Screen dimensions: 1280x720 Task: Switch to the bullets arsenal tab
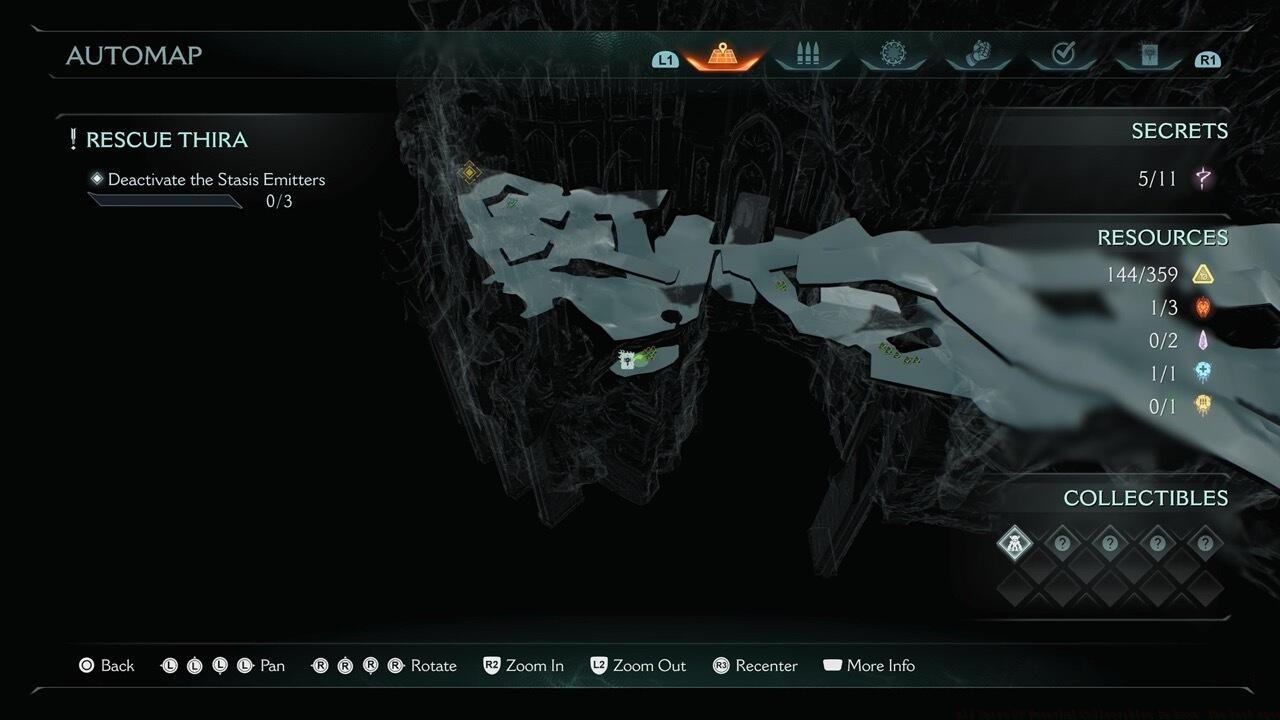click(807, 56)
